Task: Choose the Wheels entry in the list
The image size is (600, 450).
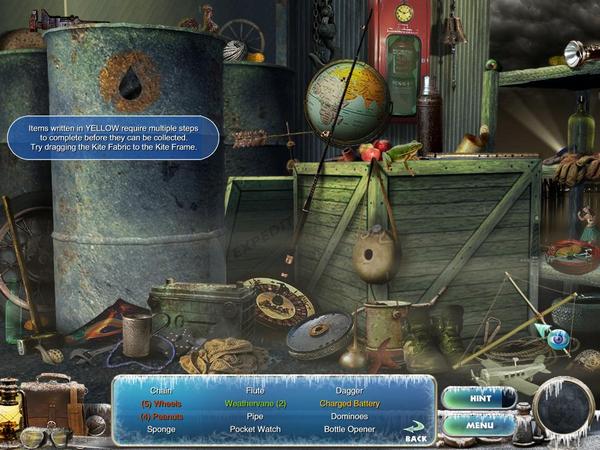Action: tap(161, 403)
